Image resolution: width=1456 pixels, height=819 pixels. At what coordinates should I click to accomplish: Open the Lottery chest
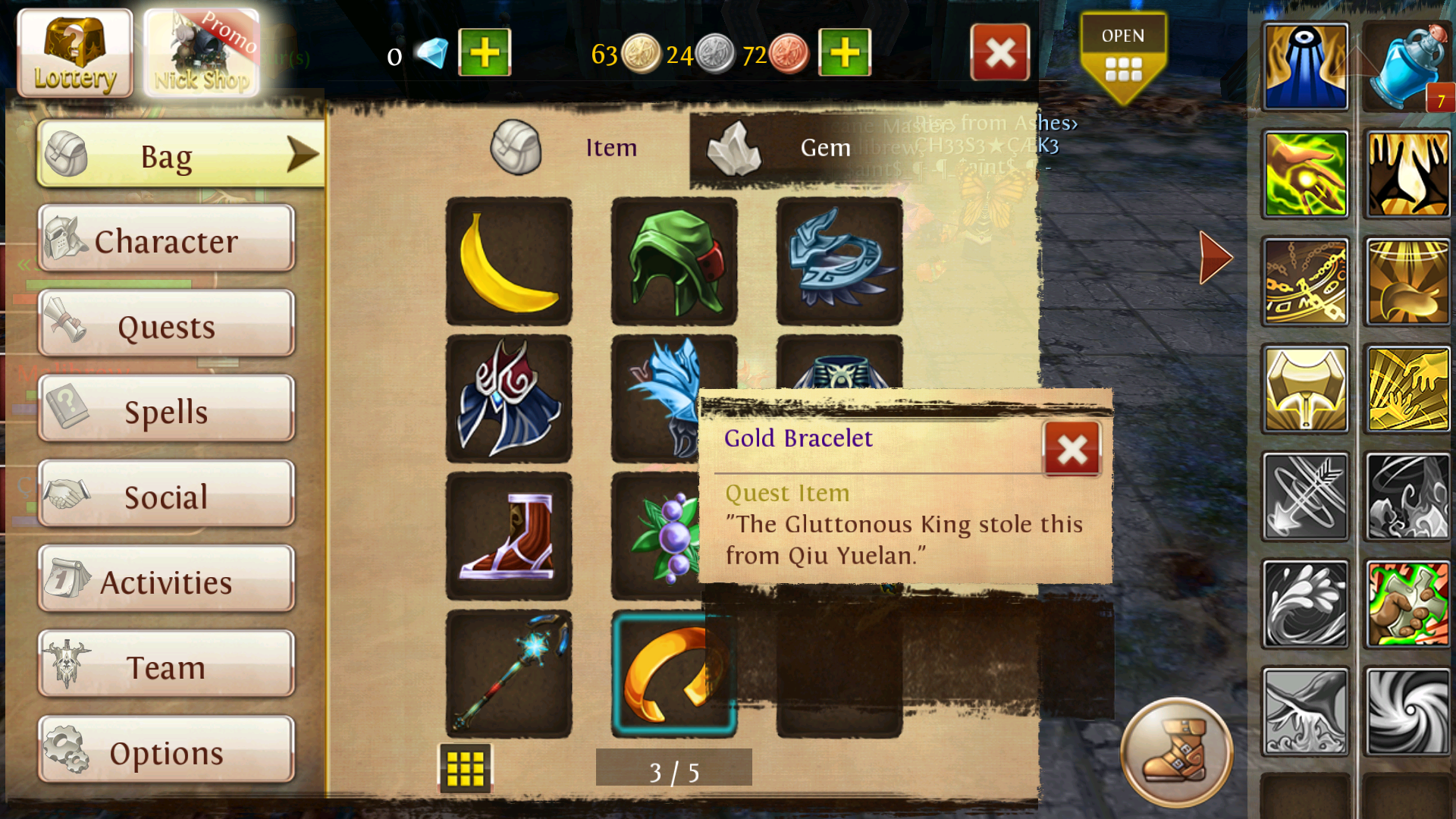74,53
